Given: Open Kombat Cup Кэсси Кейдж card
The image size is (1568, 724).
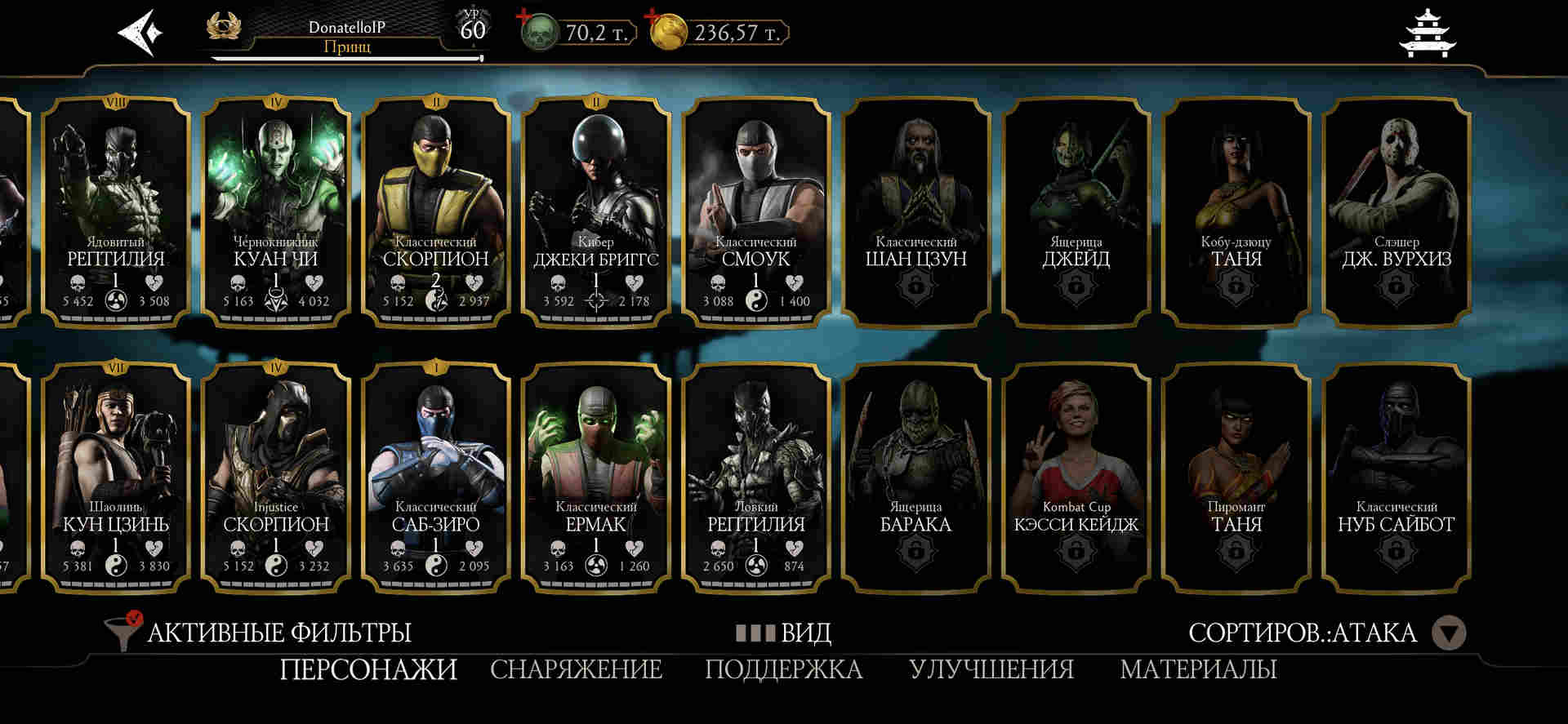Looking at the screenshot, I should 1076,477.
